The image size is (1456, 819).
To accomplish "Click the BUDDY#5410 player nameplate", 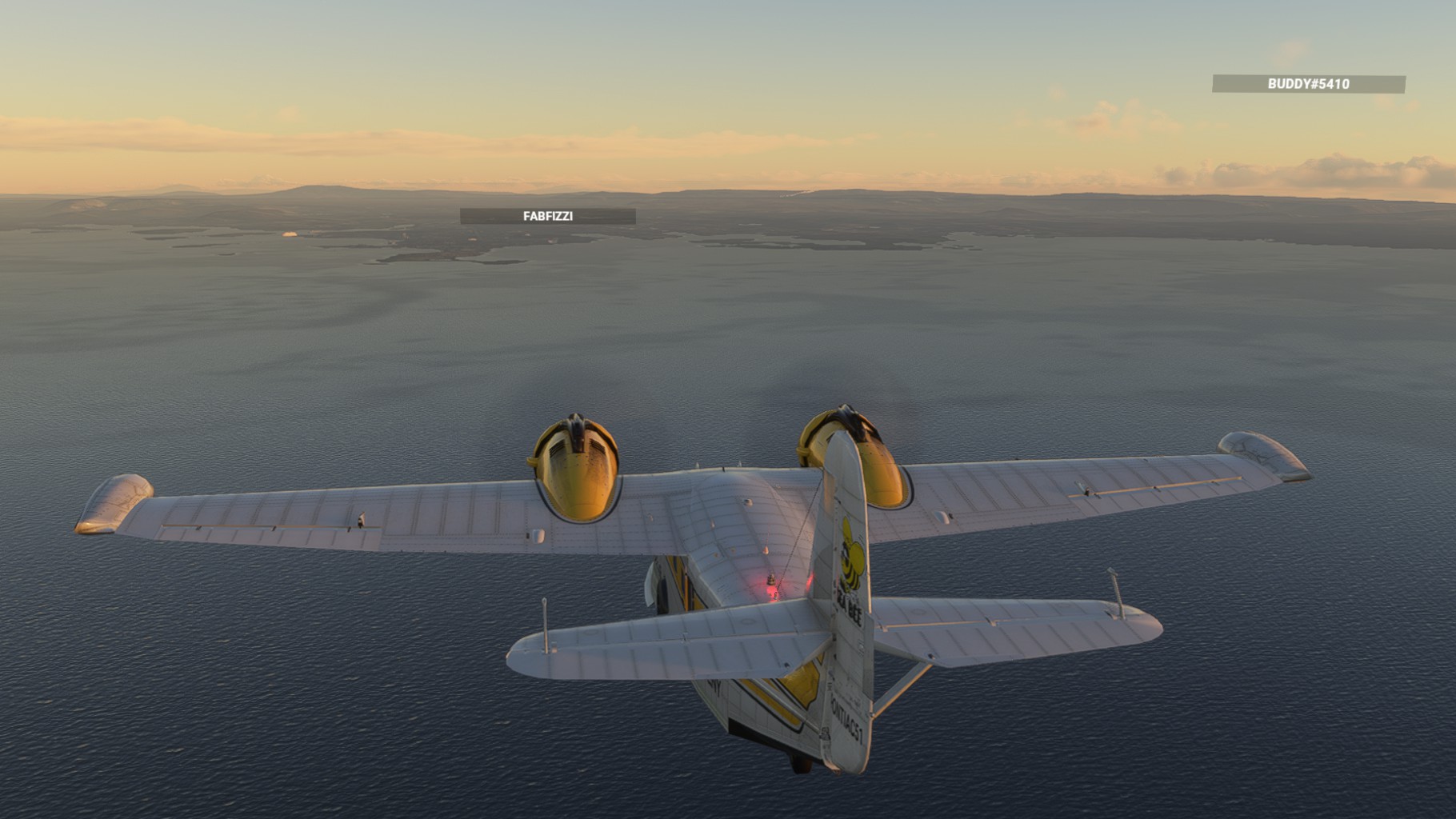I will [x=1308, y=84].
